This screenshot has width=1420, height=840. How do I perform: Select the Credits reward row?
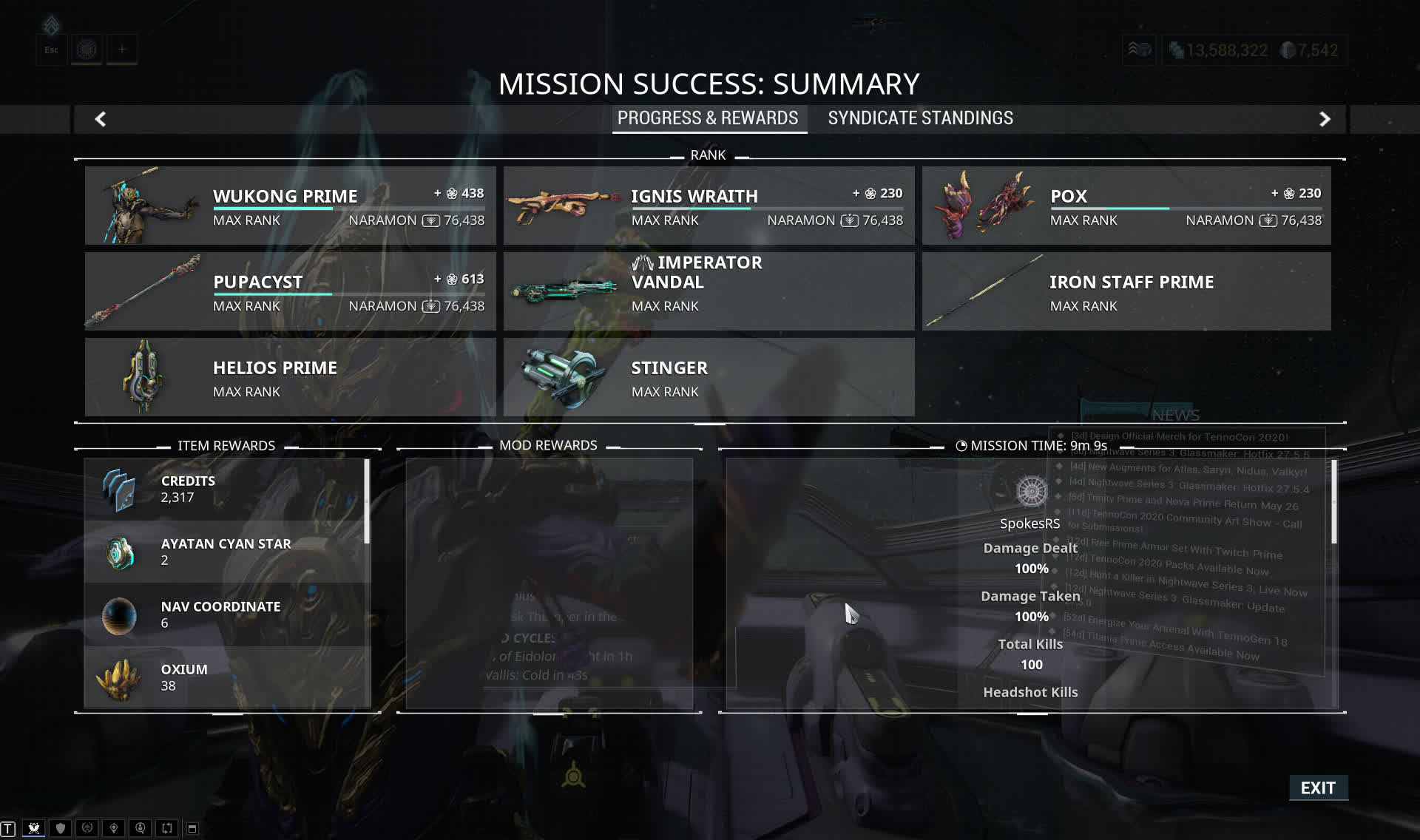pos(226,489)
